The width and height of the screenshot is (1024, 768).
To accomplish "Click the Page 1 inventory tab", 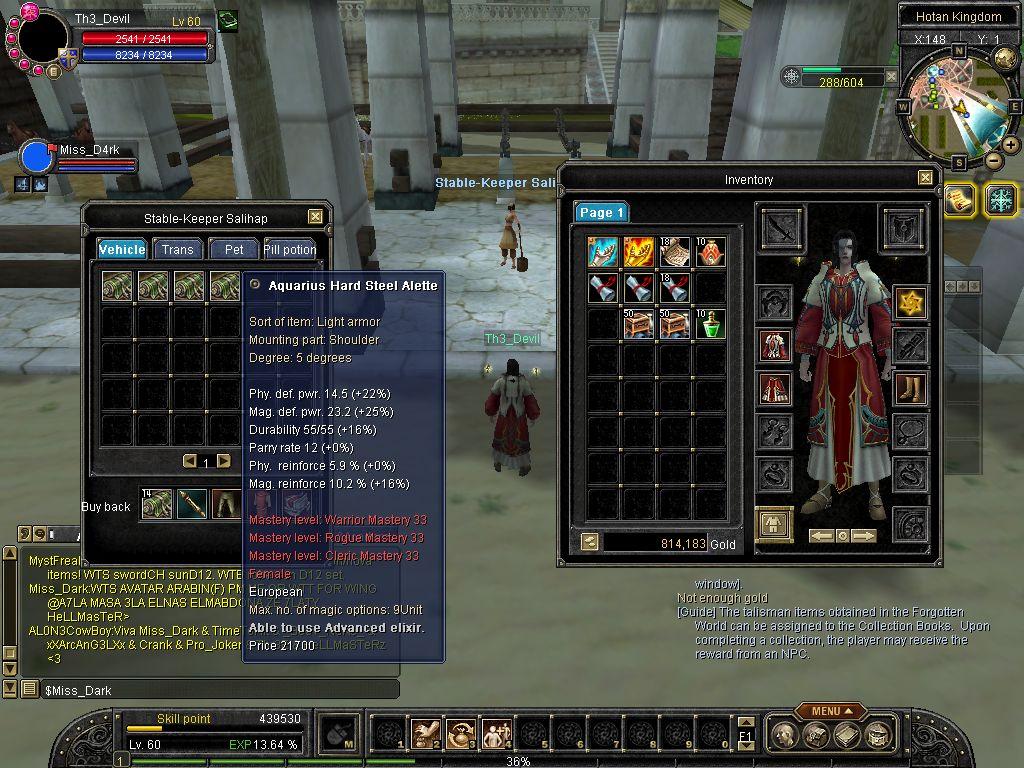I will click(601, 212).
